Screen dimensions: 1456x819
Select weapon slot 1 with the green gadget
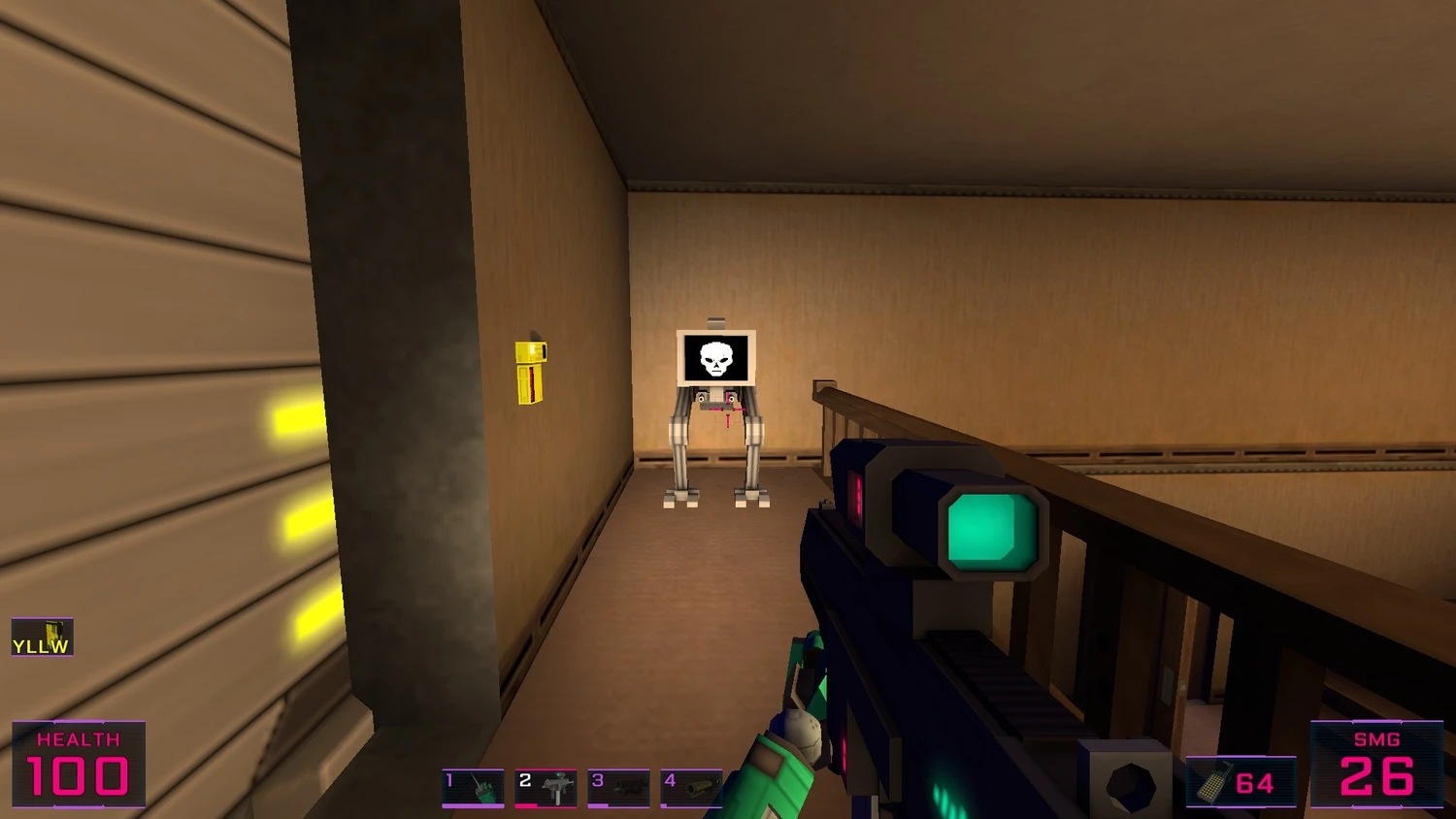pos(474,787)
